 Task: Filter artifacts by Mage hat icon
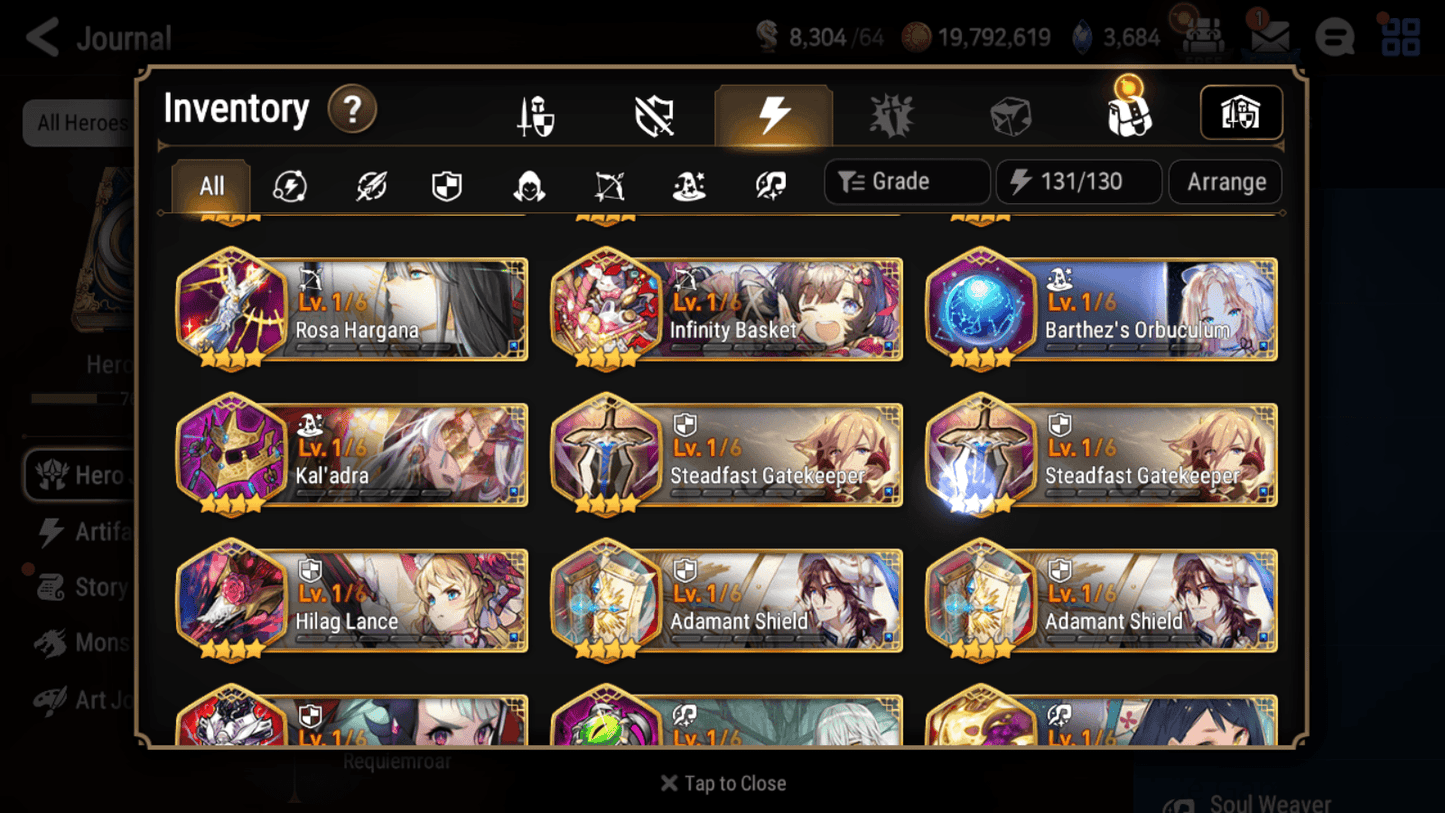pyautogui.click(x=690, y=182)
